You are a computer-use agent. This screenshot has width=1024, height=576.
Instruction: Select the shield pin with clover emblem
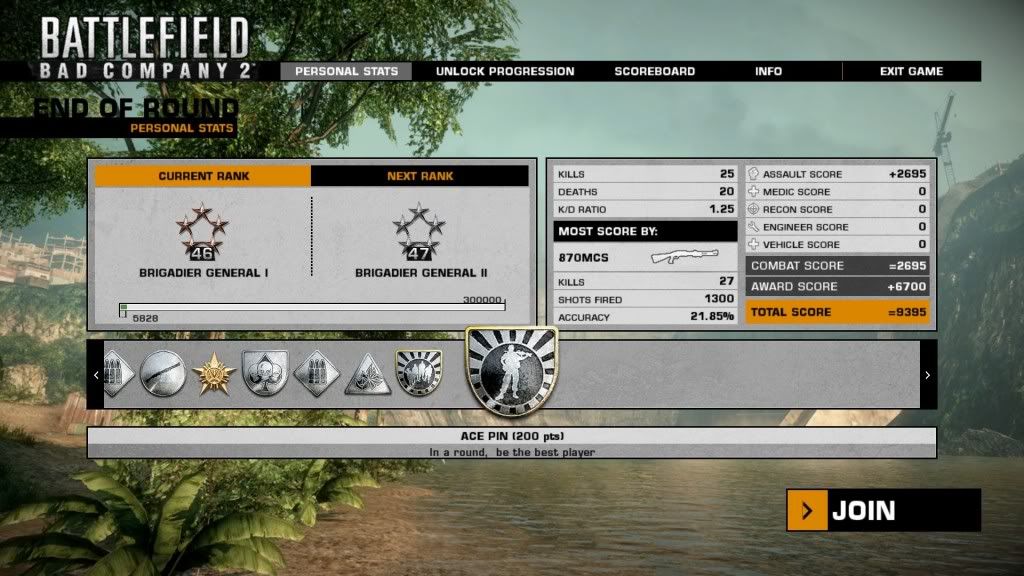[265, 374]
